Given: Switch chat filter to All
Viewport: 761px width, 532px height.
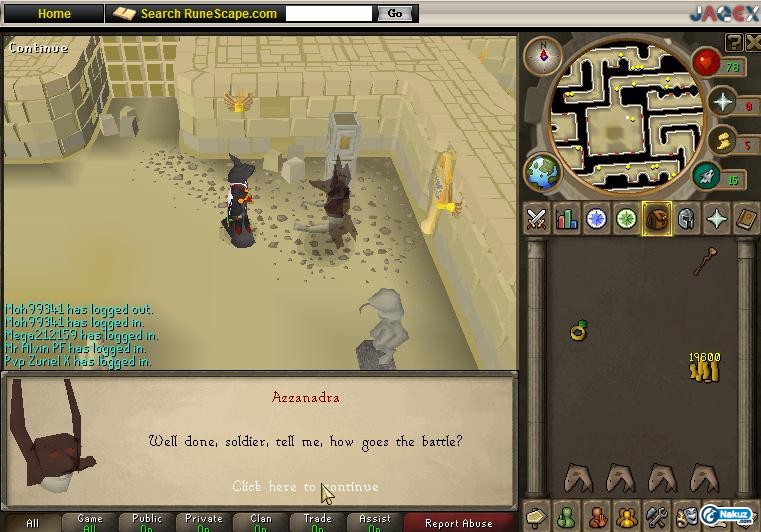Looking at the screenshot, I should tap(33, 522).
